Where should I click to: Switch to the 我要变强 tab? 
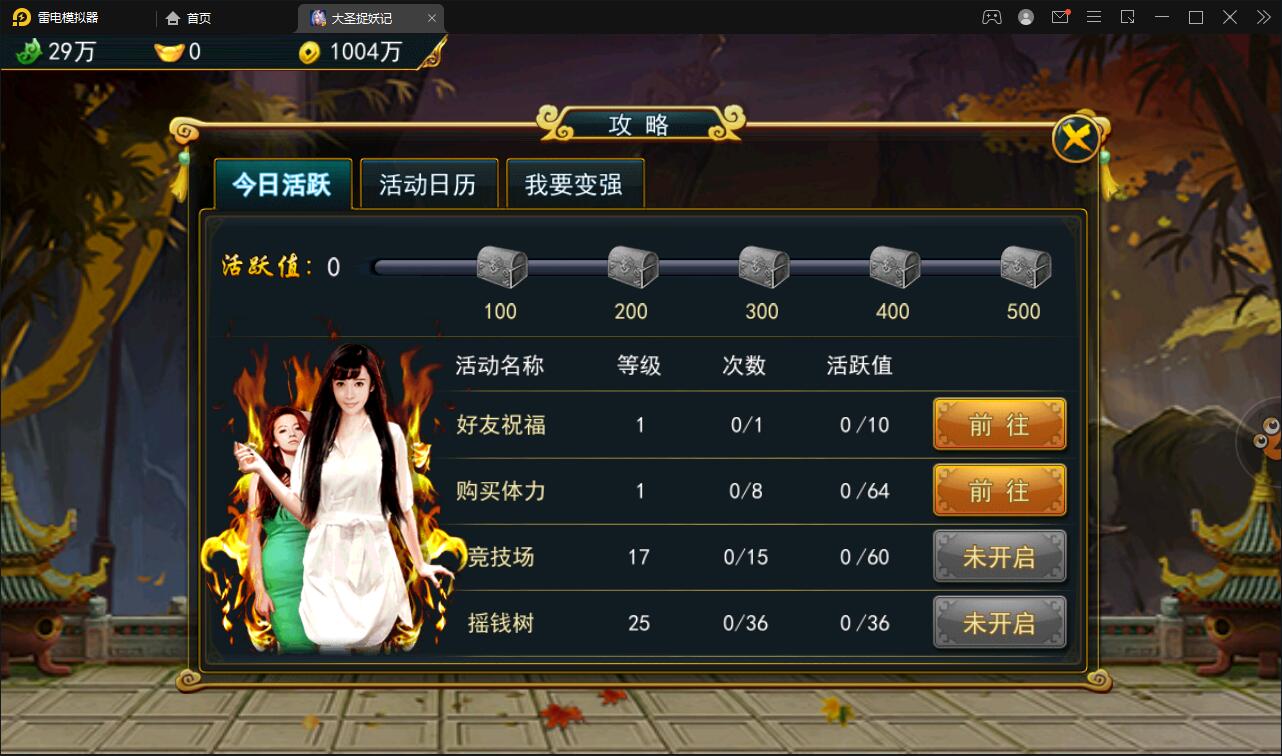tap(575, 184)
